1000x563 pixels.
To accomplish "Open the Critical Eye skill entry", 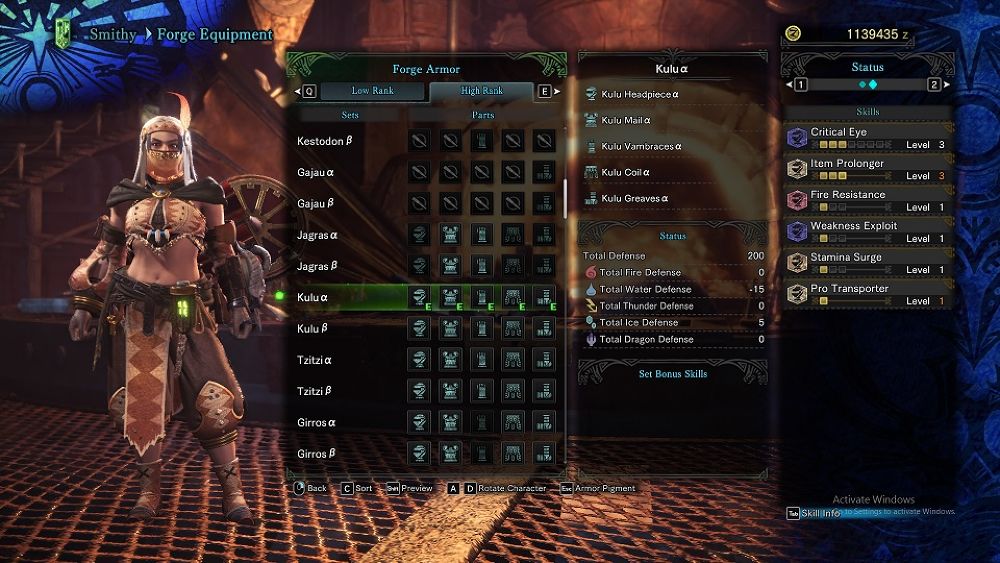I will (x=868, y=138).
